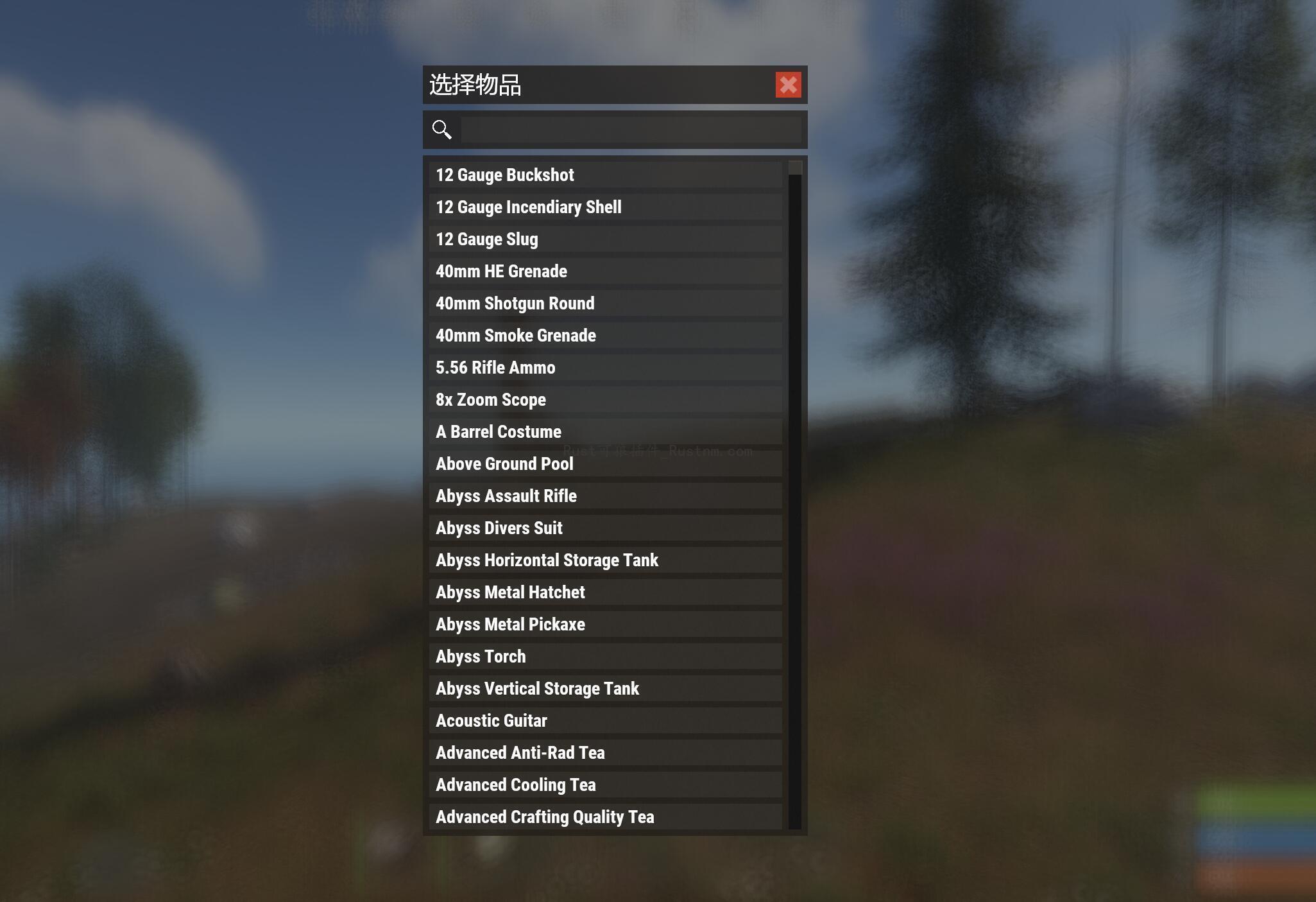Choose 40mm Shotgun Round
Image resolution: width=1316 pixels, height=902 pixels.
pyautogui.click(x=605, y=303)
